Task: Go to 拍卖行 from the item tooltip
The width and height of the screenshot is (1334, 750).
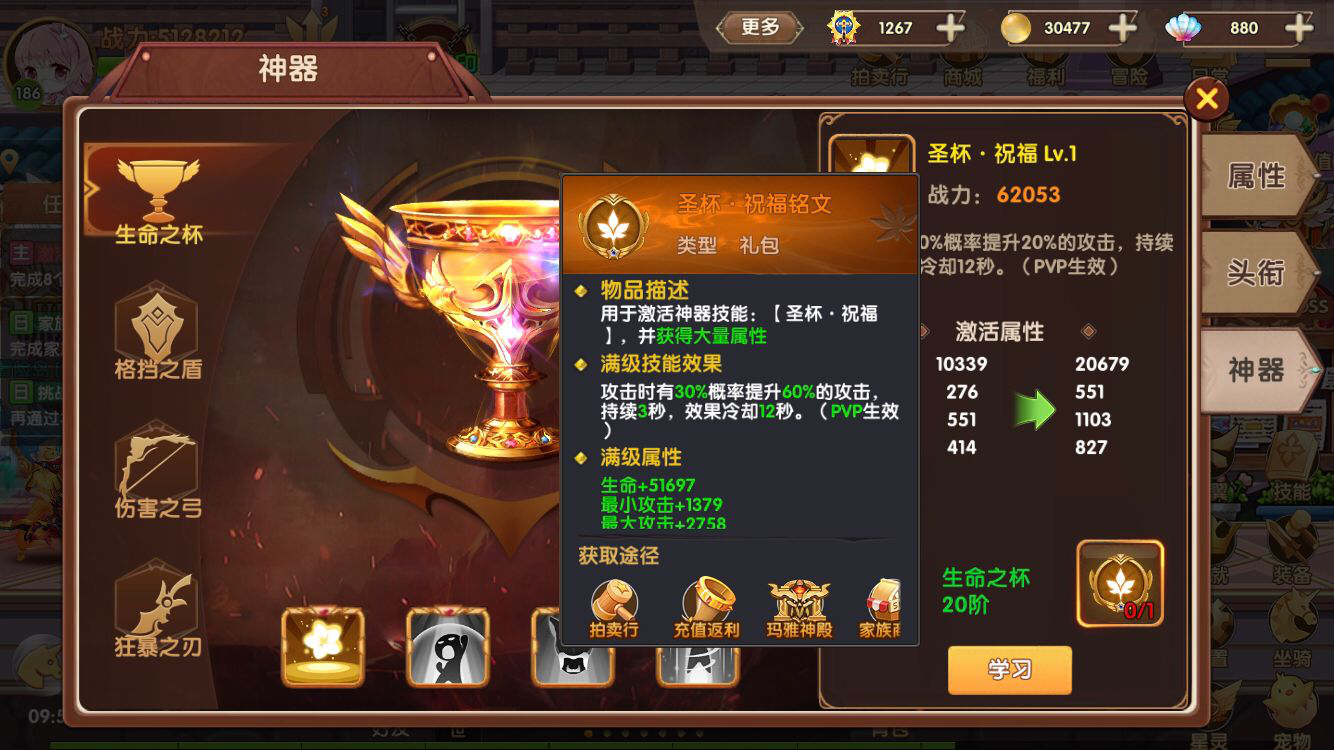Action: coord(613,607)
